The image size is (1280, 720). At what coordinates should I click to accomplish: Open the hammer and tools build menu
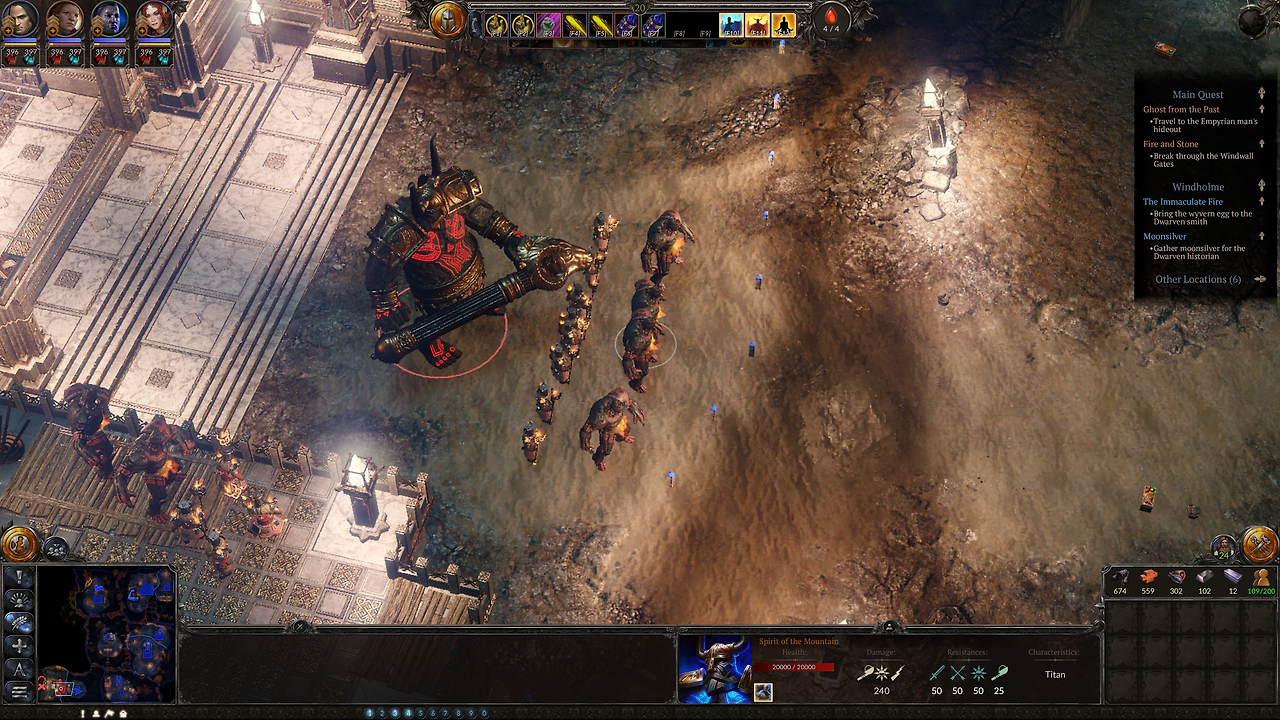click(1259, 544)
